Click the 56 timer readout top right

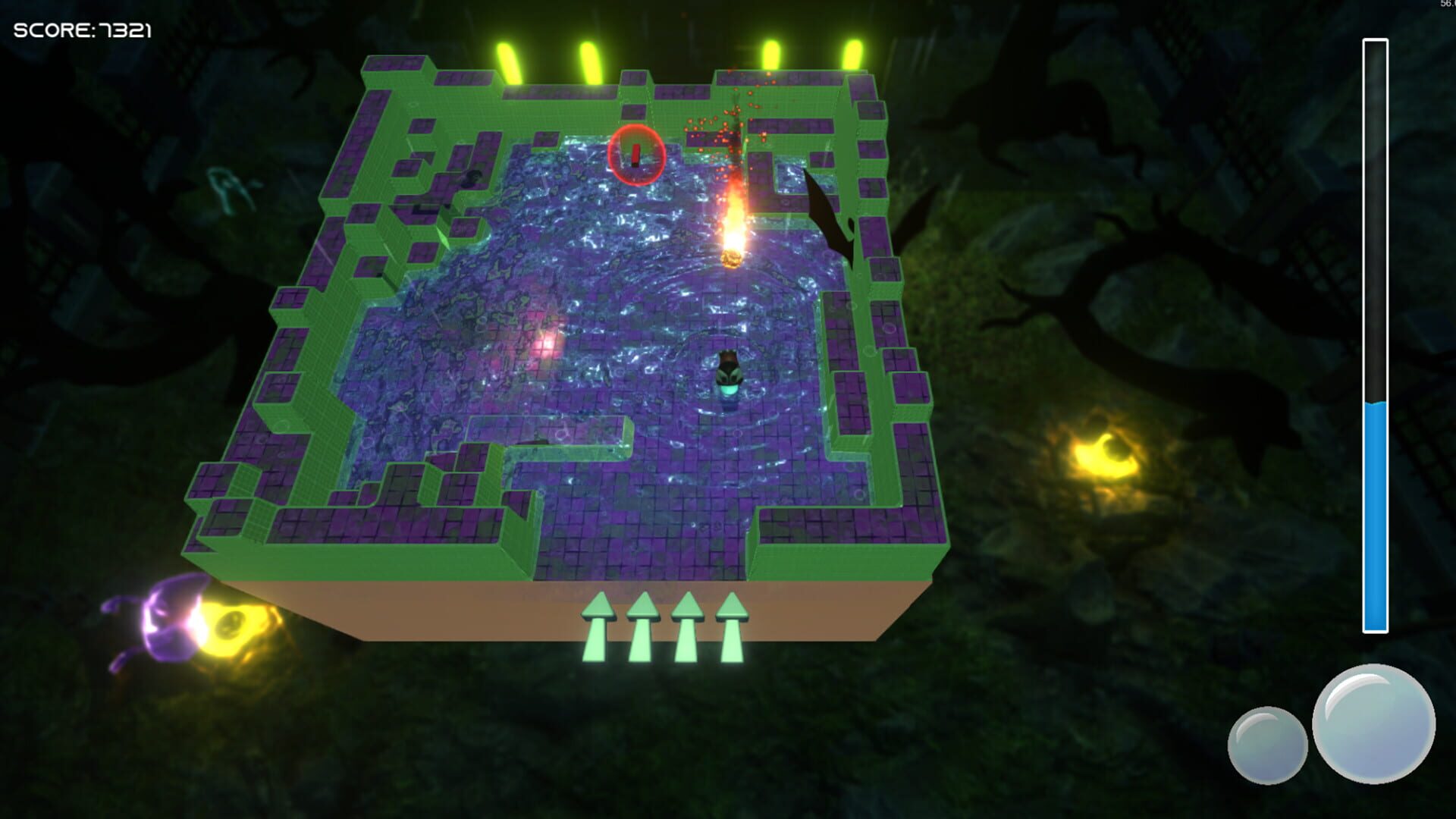[1446, 5]
